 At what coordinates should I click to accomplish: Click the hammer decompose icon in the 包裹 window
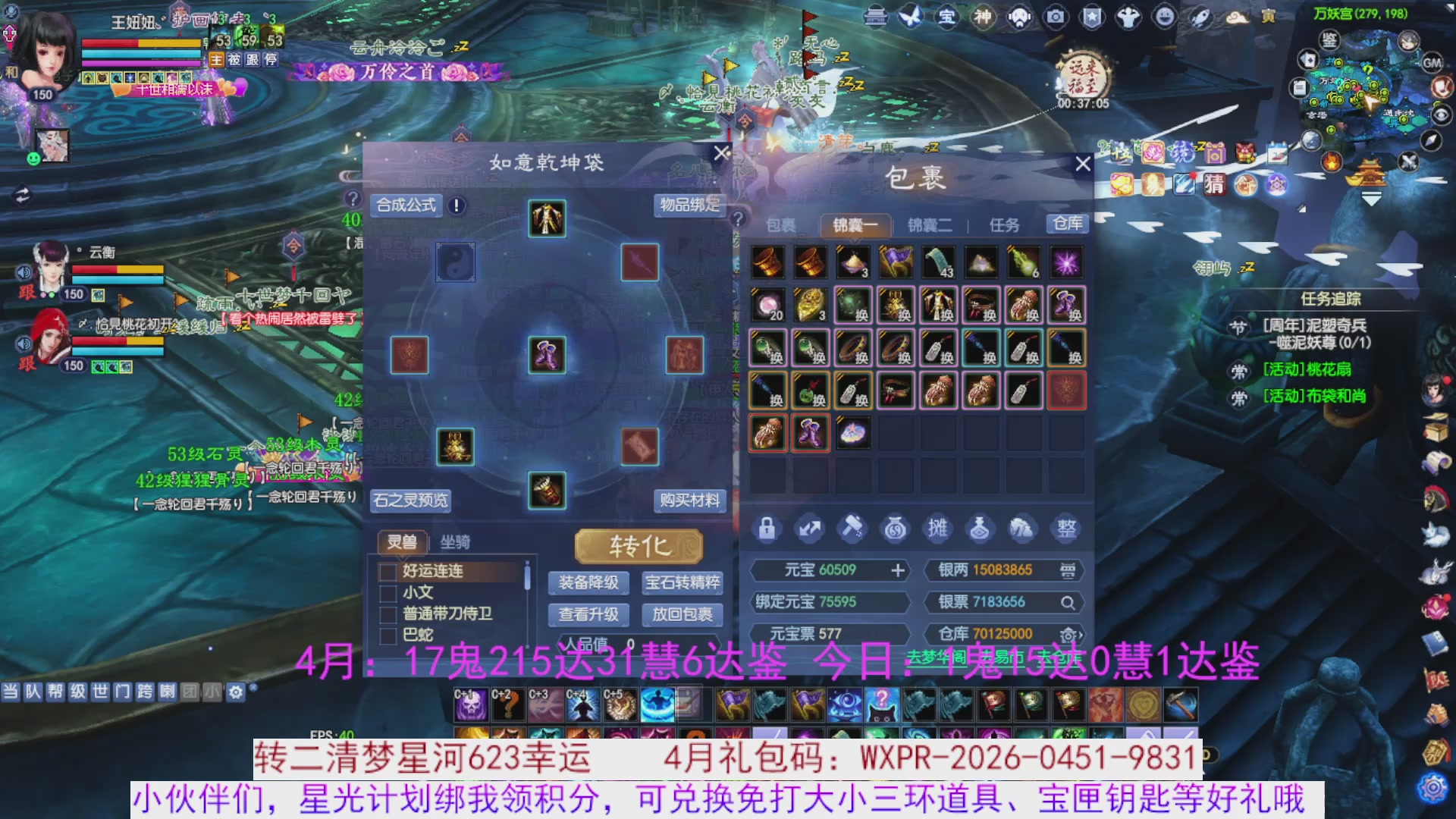click(852, 529)
